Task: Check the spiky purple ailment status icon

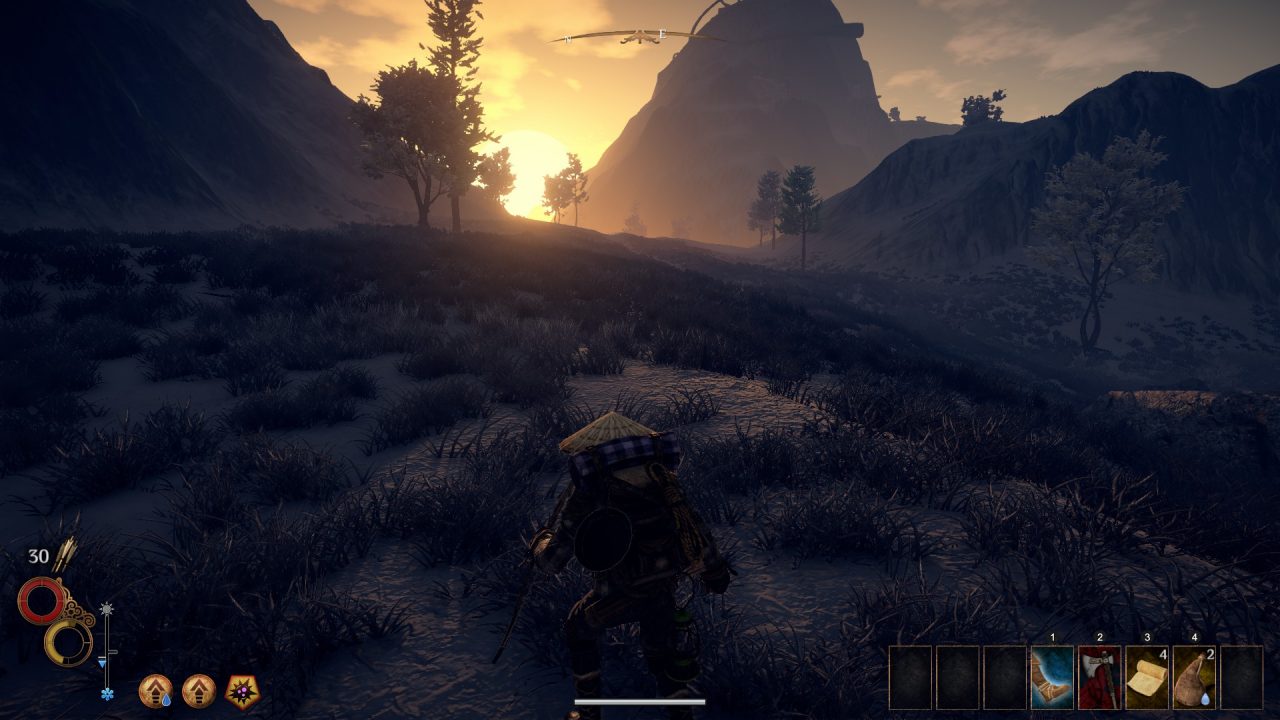Action: [x=242, y=690]
